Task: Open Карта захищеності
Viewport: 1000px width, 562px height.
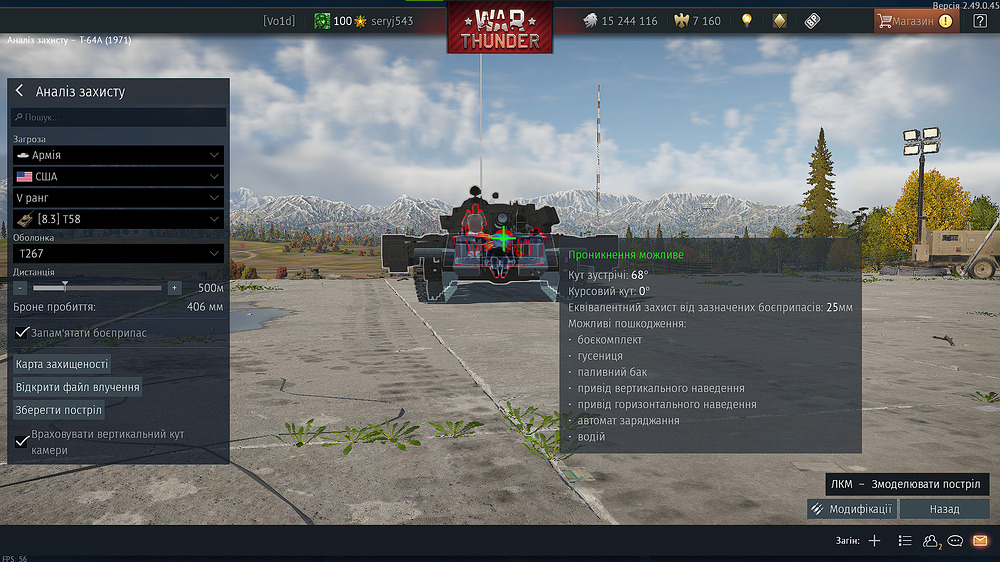Action: 62,364
